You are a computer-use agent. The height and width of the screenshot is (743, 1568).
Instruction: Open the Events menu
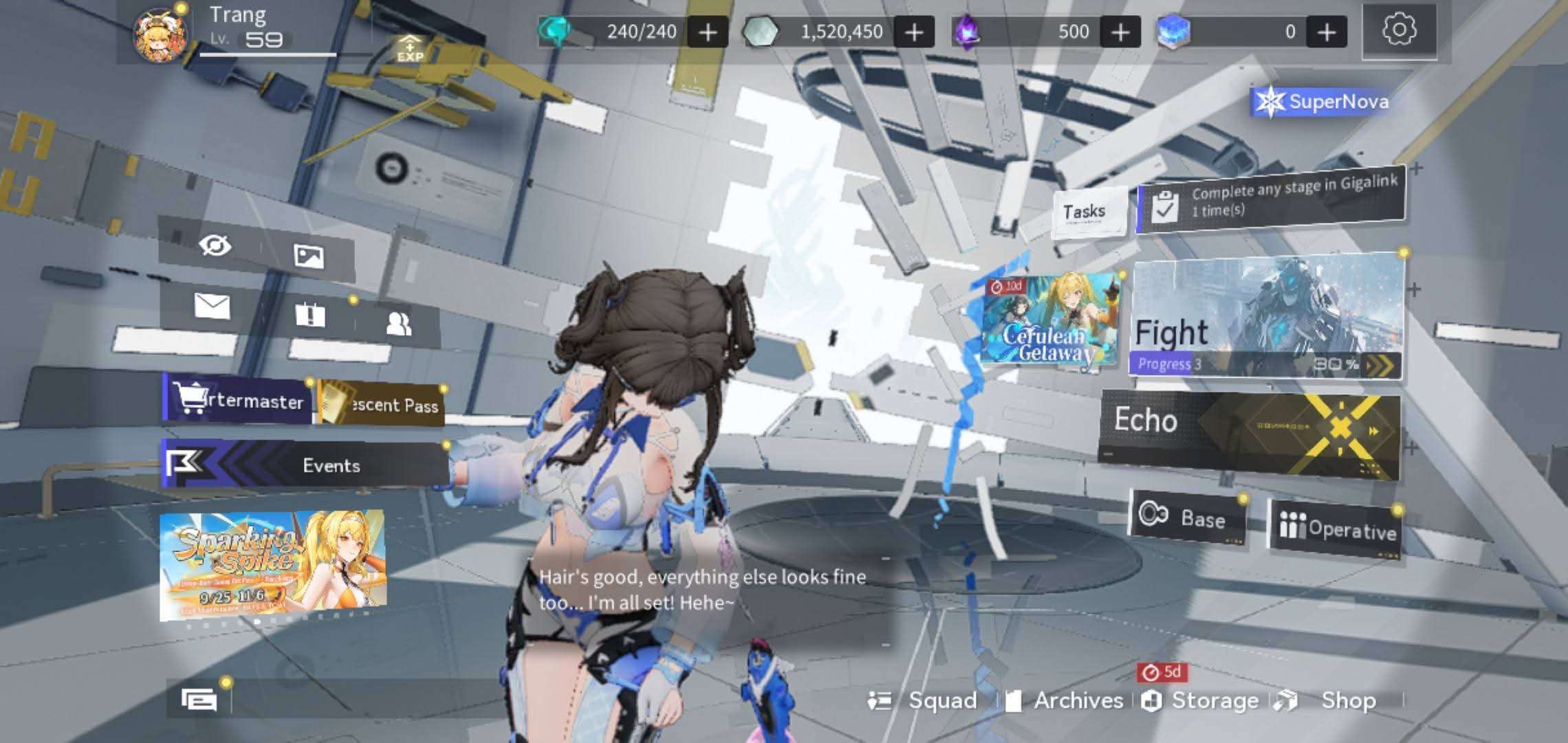click(x=305, y=466)
